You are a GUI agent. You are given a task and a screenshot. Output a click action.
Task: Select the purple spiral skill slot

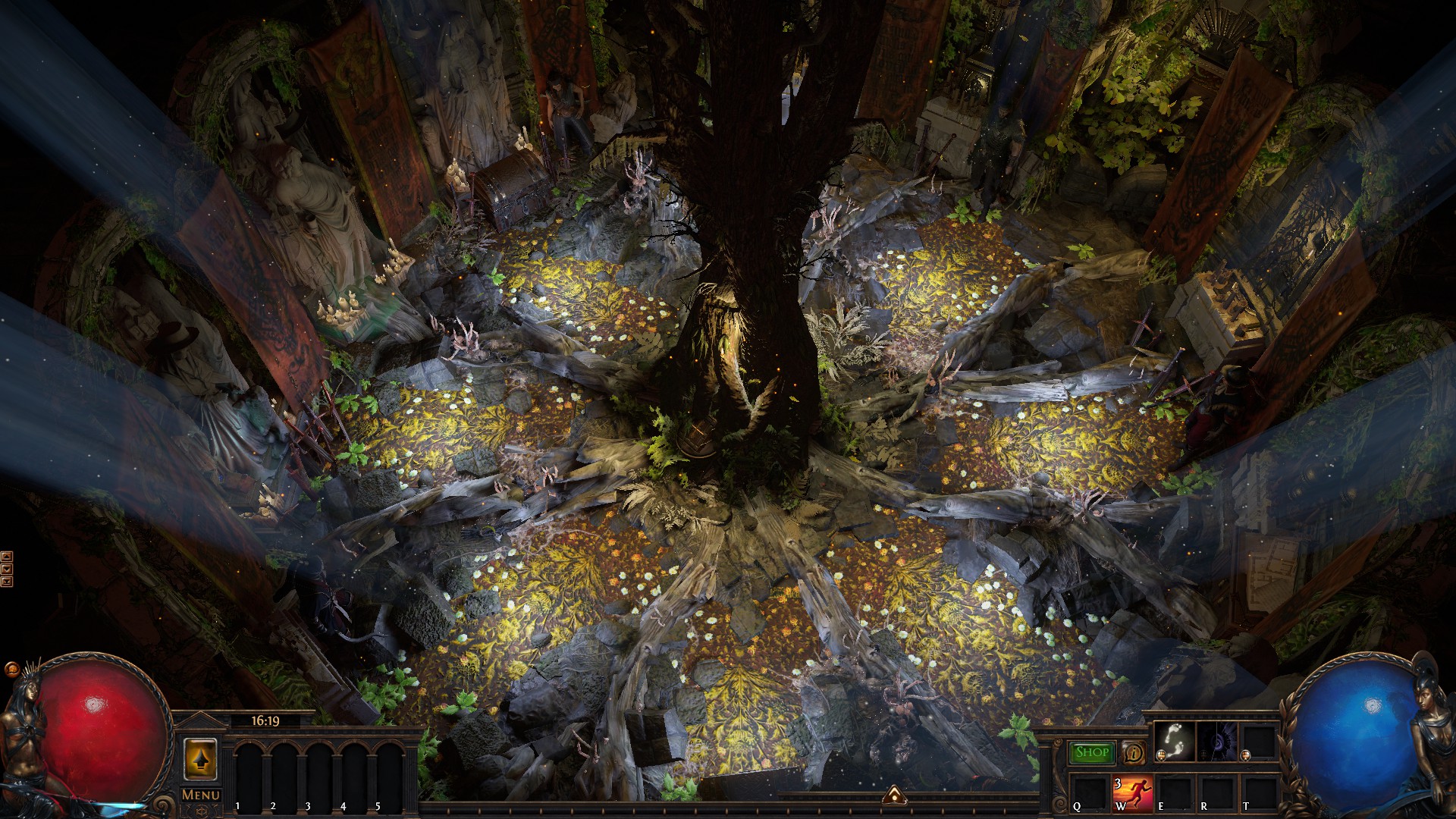click(1216, 742)
